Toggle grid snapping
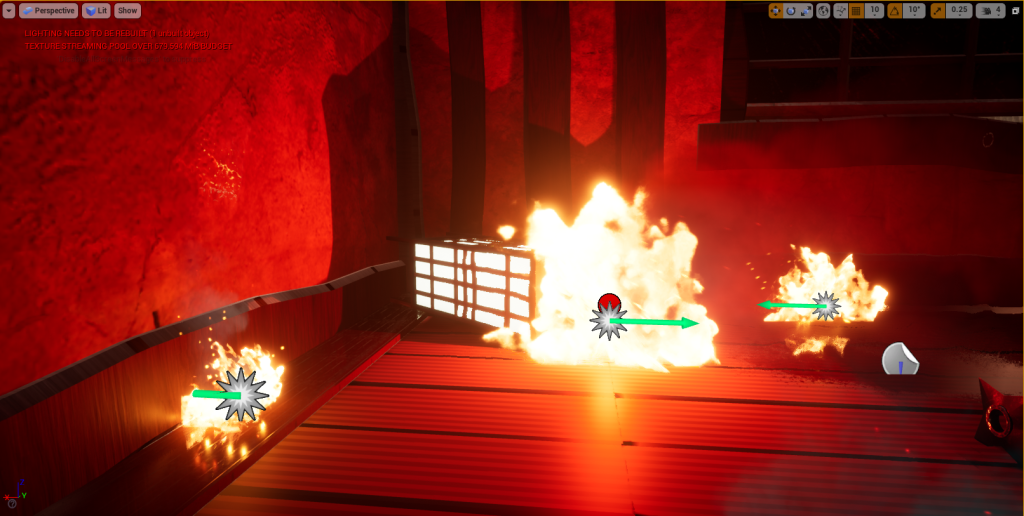1024x516 pixels. (856, 10)
